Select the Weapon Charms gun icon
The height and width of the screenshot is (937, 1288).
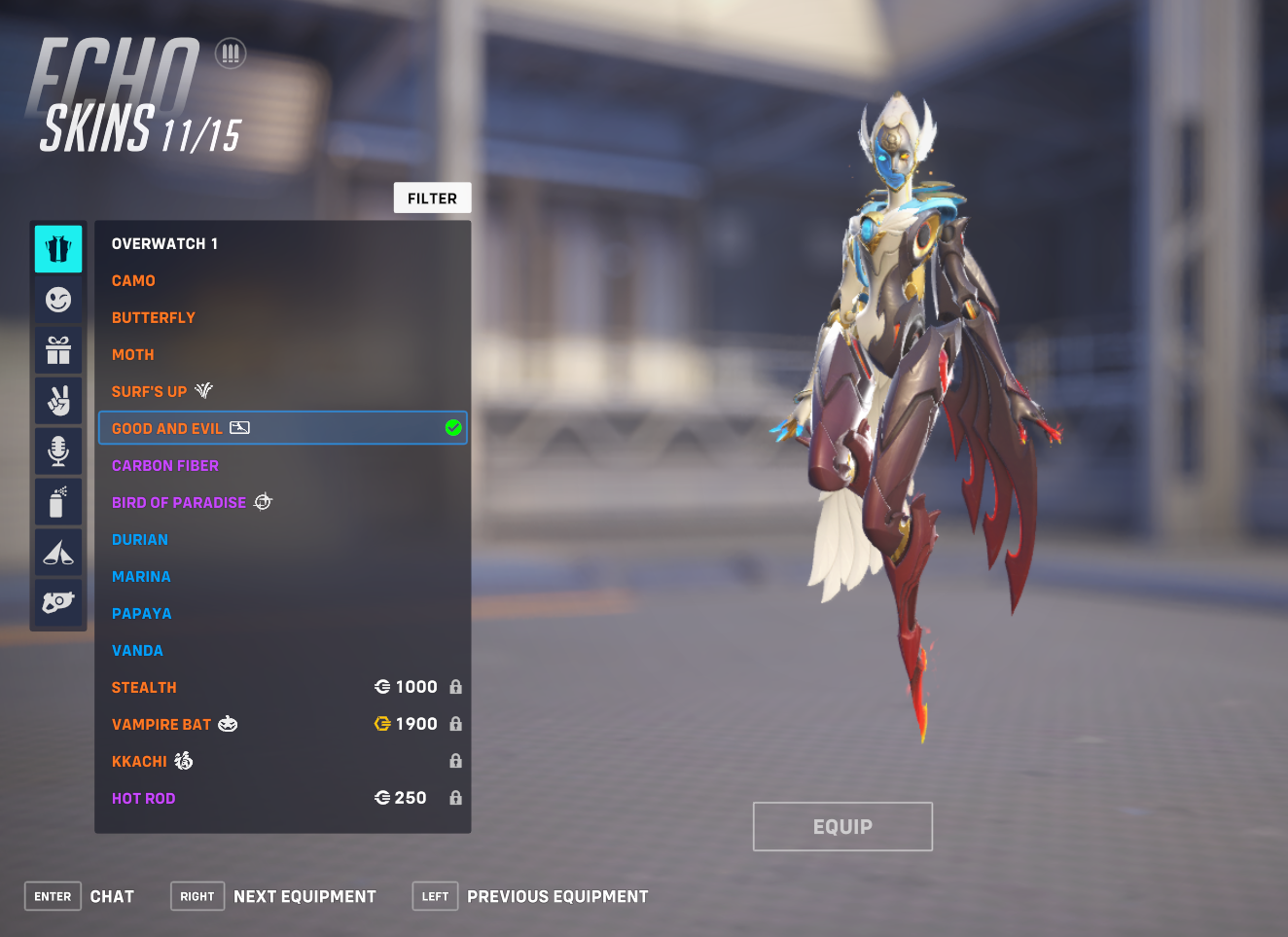coord(57,602)
